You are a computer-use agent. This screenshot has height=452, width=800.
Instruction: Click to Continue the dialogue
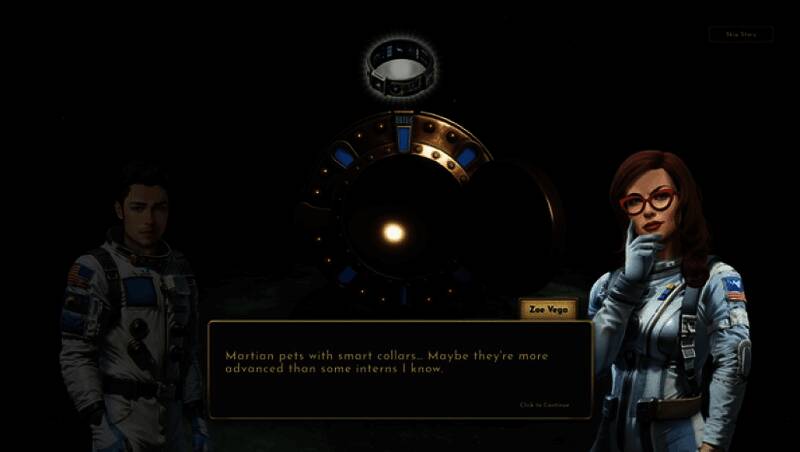coord(544,405)
